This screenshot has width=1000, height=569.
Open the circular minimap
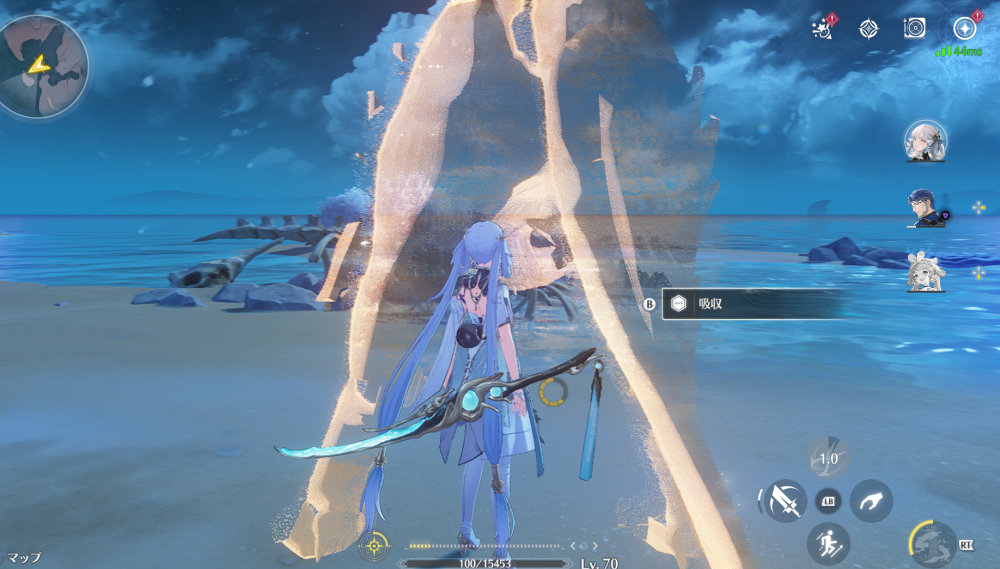point(44,67)
